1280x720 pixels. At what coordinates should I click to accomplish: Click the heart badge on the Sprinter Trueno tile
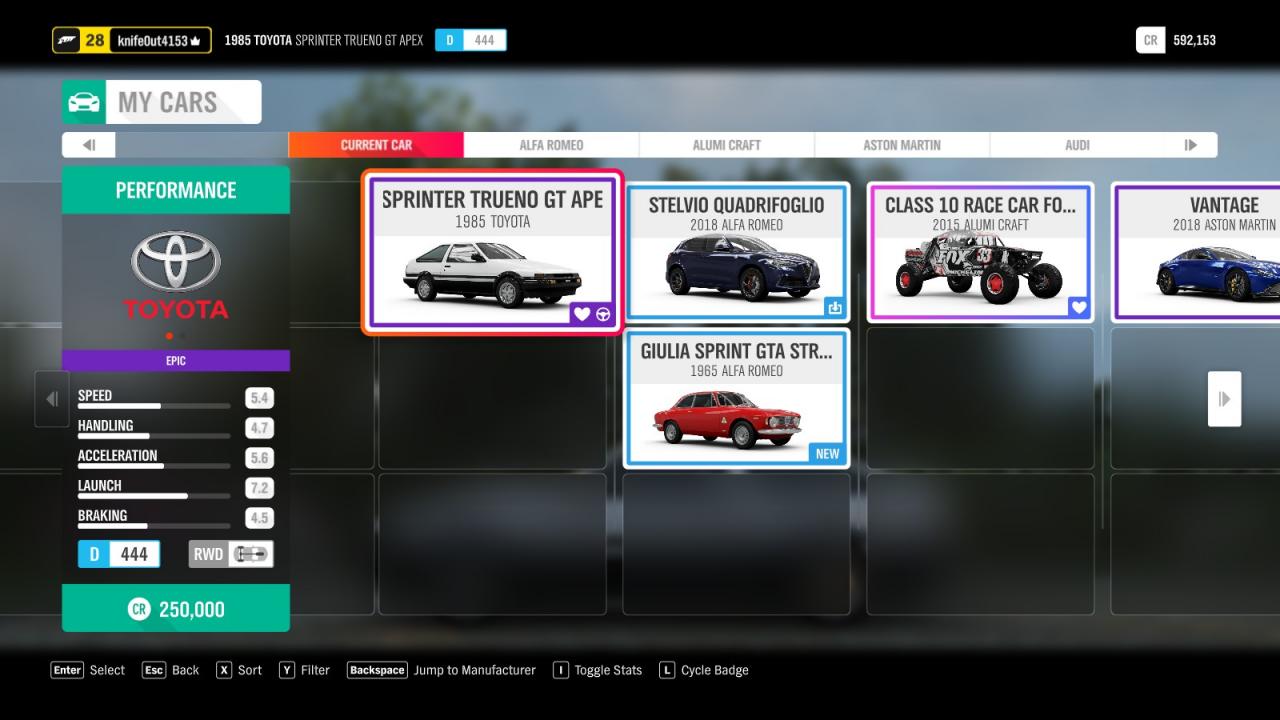582,314
